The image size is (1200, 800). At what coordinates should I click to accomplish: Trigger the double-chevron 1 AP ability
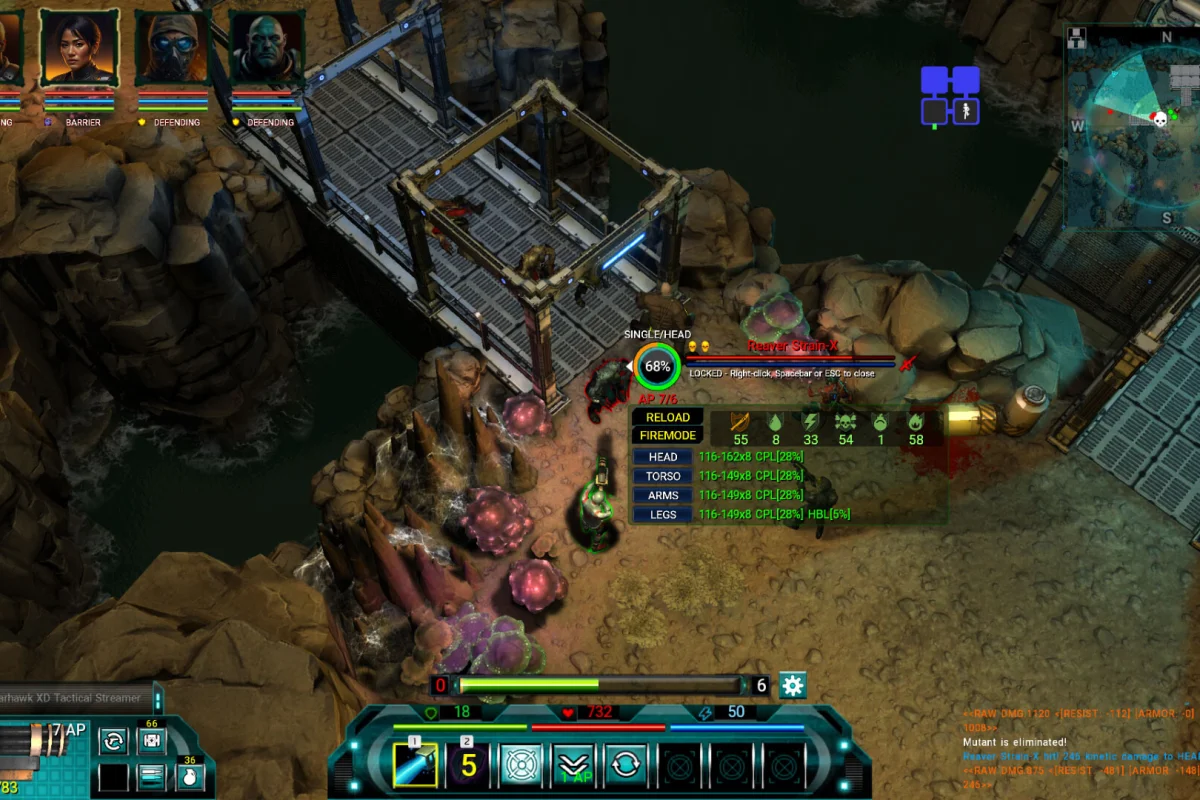click(574, 765)
